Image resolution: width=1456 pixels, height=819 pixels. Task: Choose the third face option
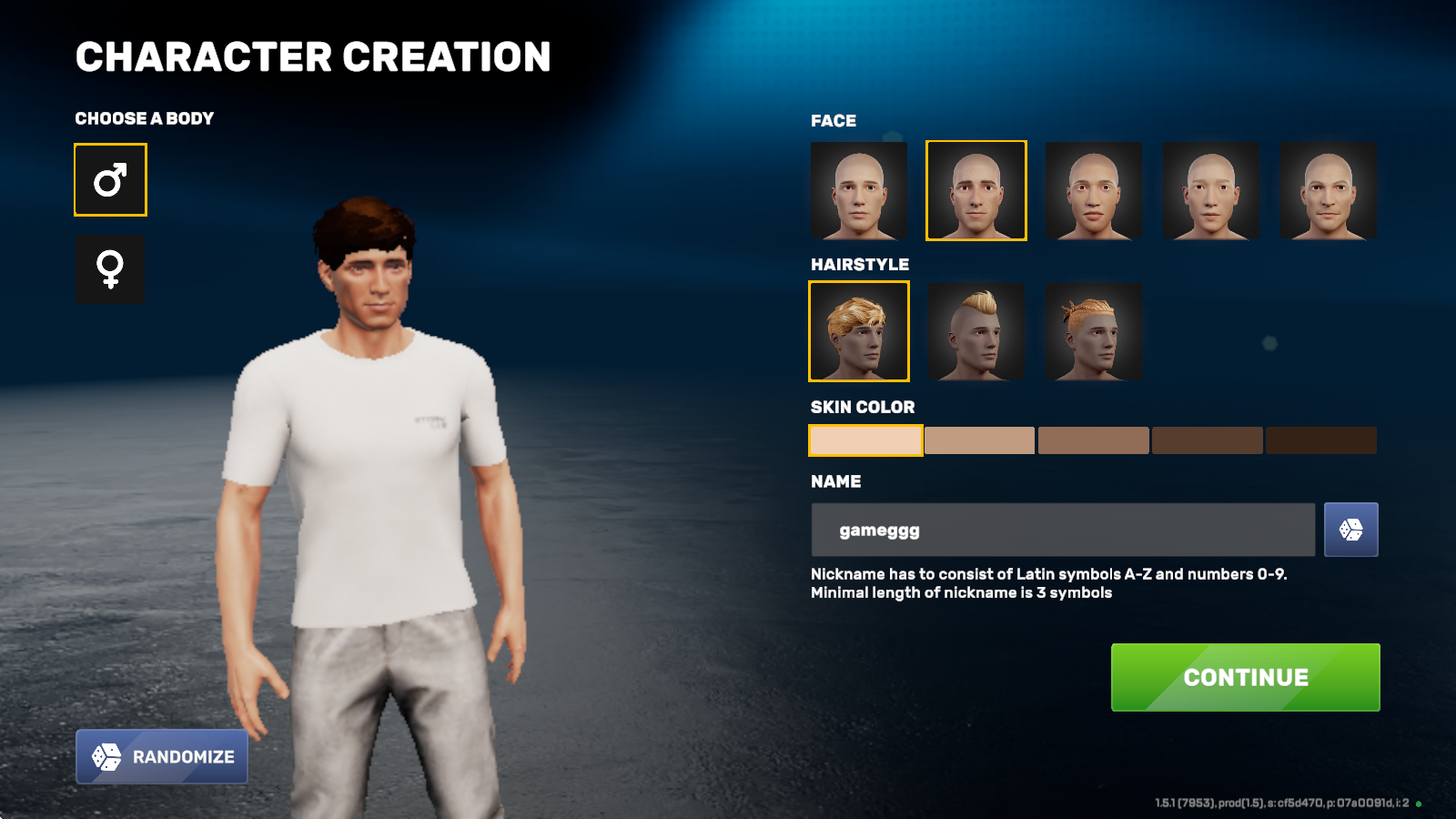(1093, 190)
